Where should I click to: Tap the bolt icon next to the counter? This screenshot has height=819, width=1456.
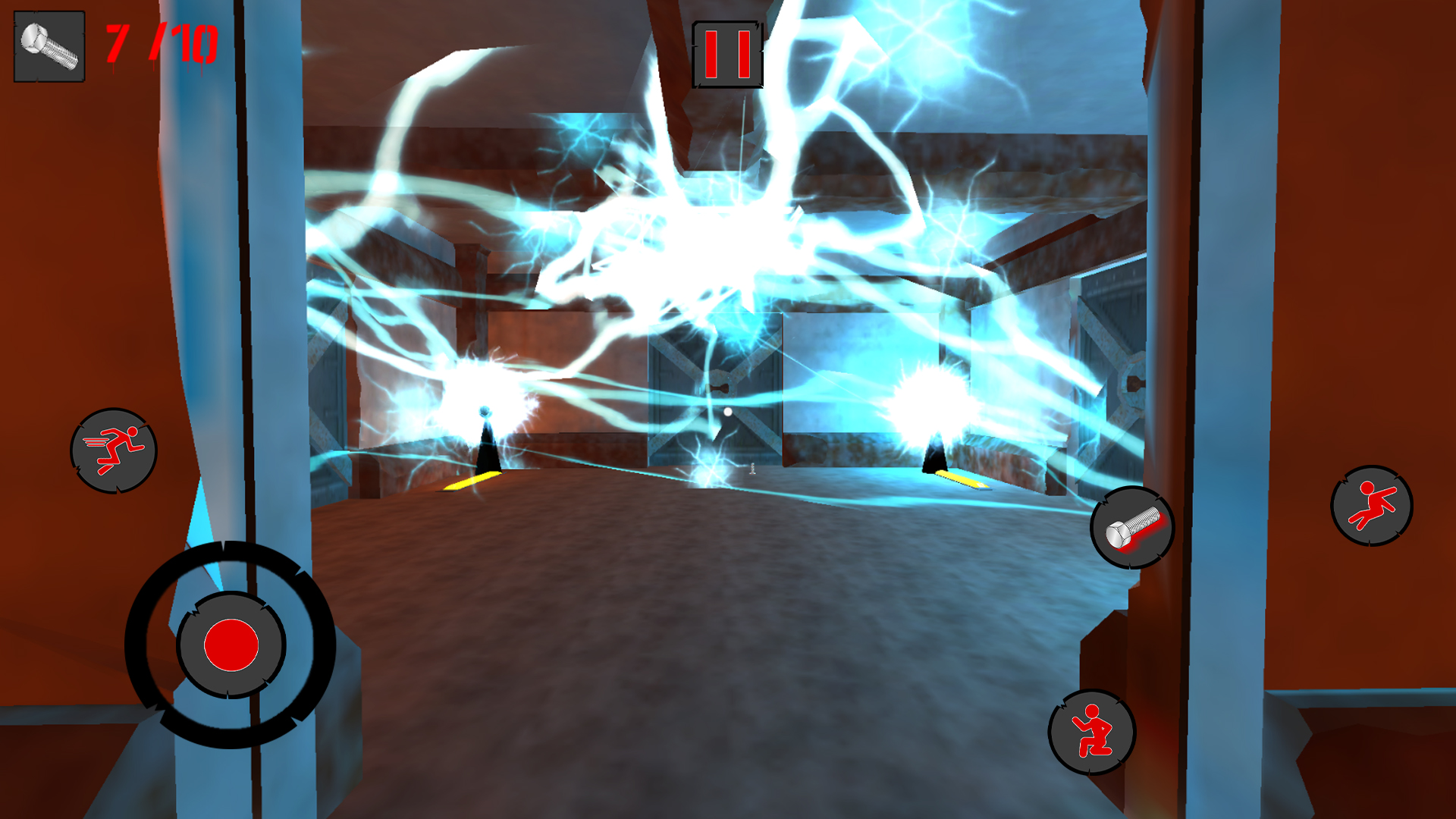click(48, 47)
